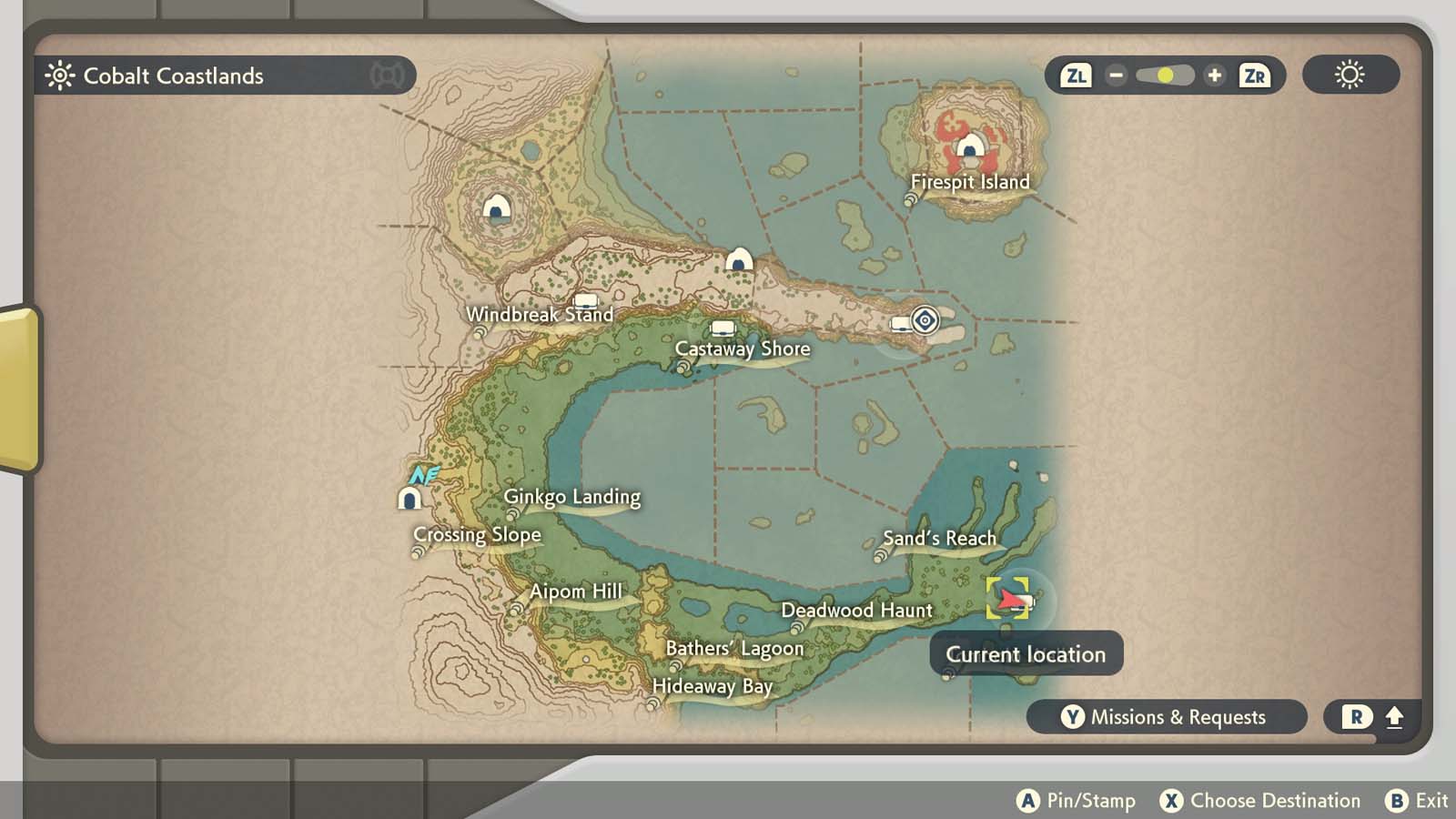Click the Pokéball emblem on the title bar
Screen dimensions: 1456x819
point(388,76)
